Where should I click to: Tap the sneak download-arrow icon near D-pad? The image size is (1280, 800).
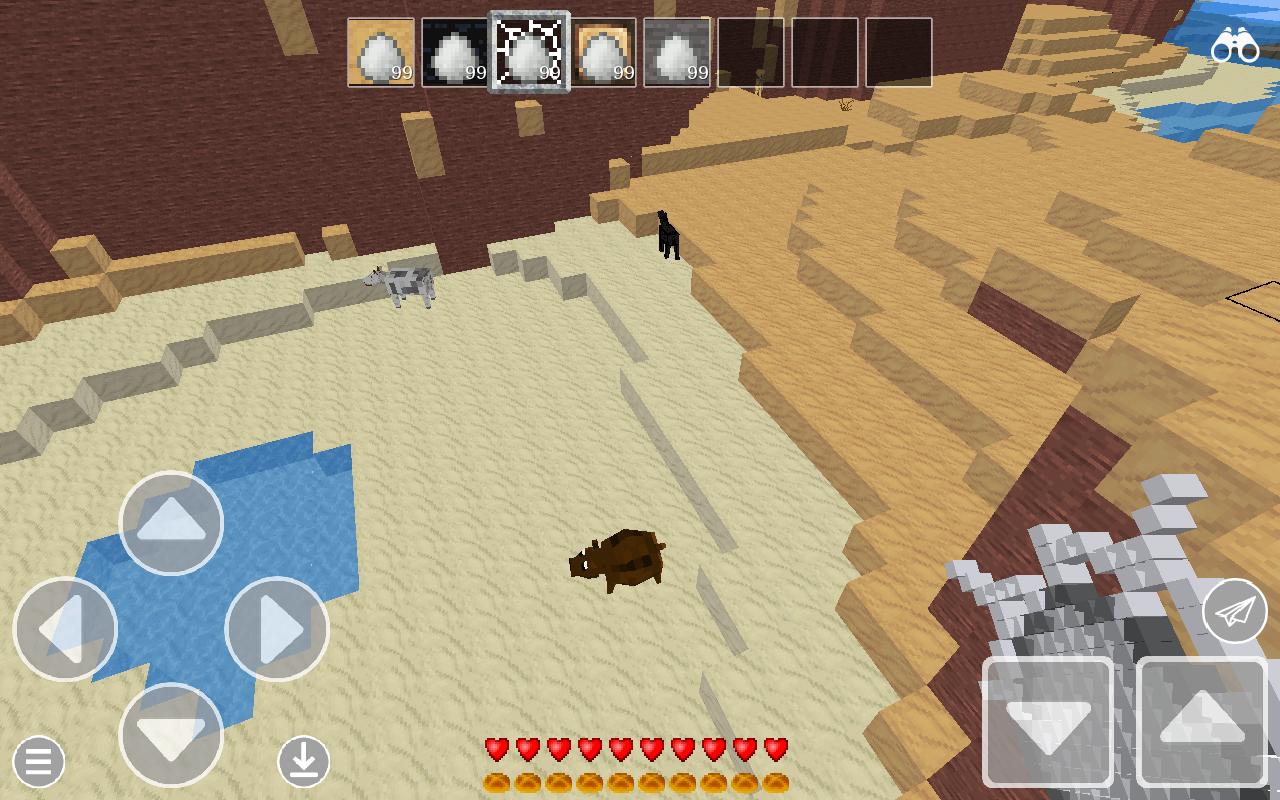pos(305,762)
